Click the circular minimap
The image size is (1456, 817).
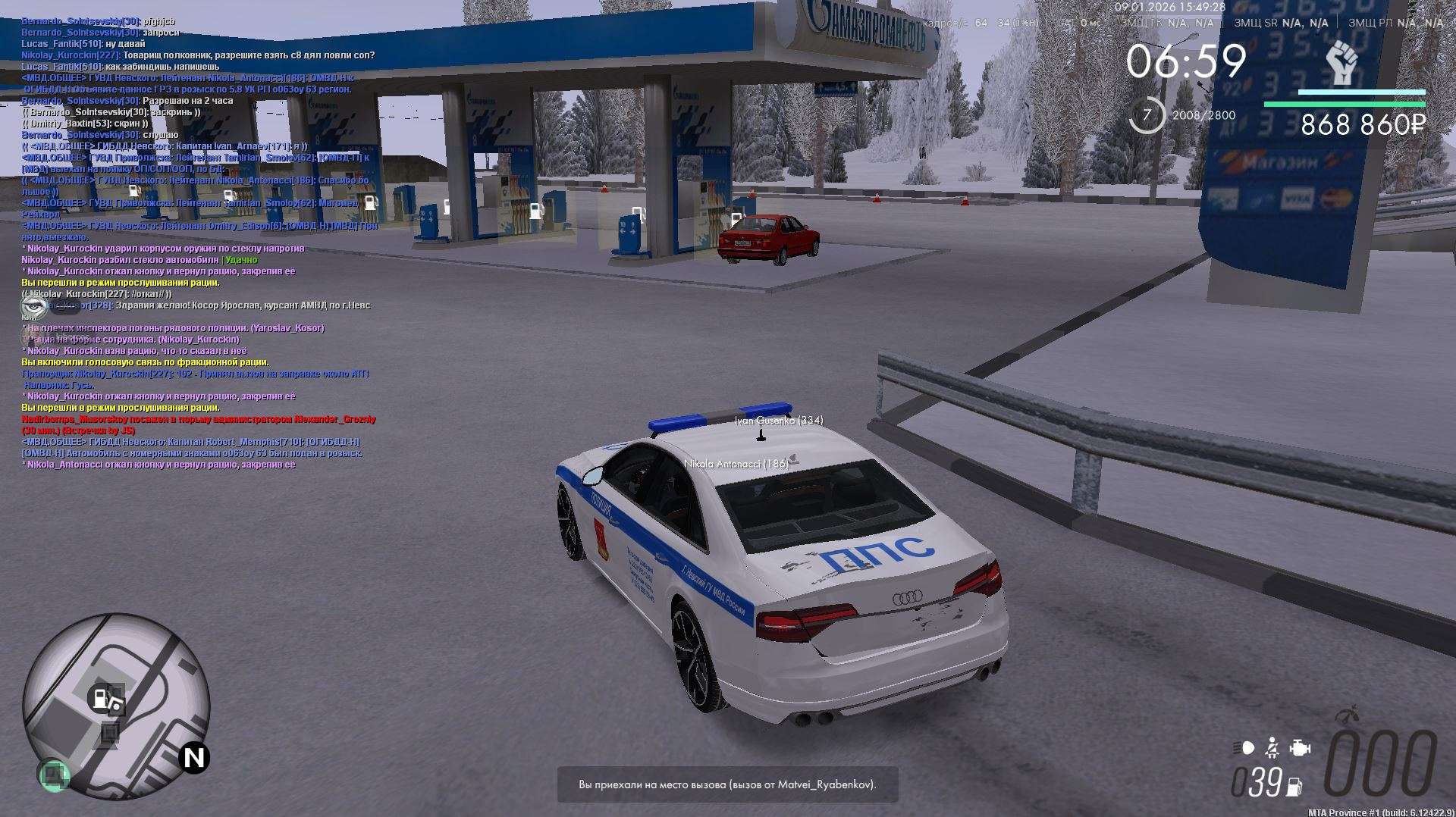[116, 706]
